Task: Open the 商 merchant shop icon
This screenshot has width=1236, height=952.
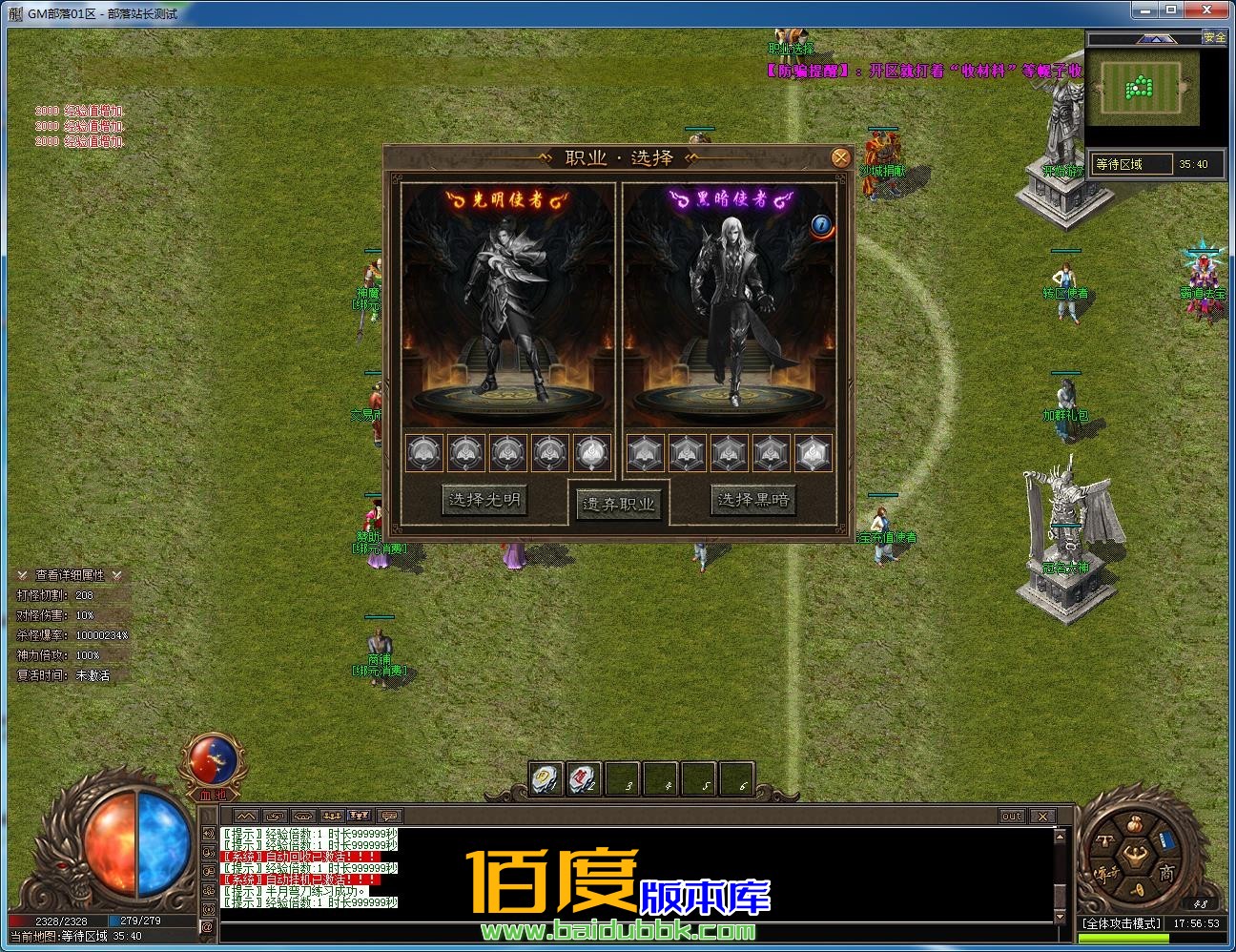Action: [1168, 872]
